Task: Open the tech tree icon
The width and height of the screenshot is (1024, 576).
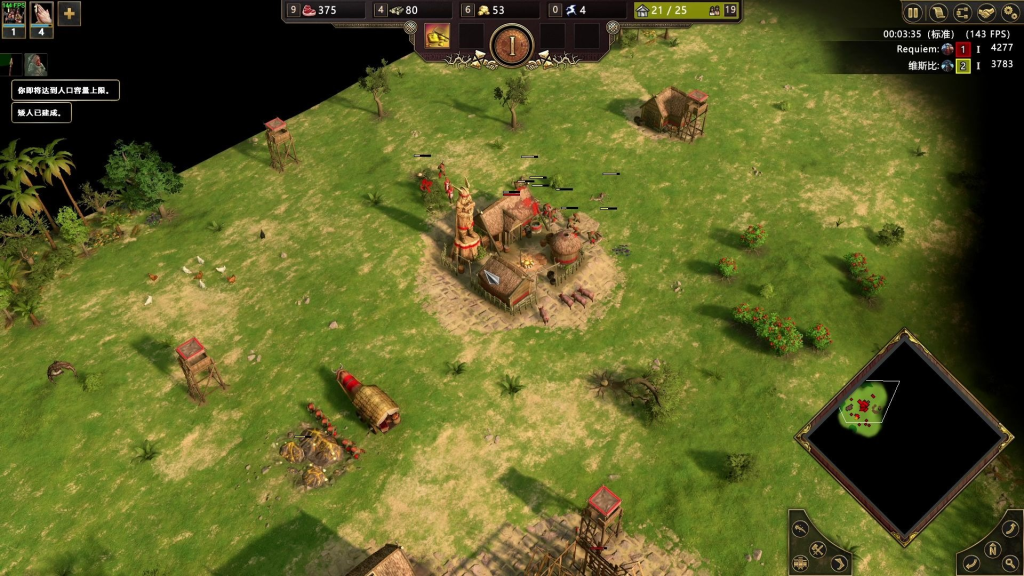Action: (x=963, y=13)
